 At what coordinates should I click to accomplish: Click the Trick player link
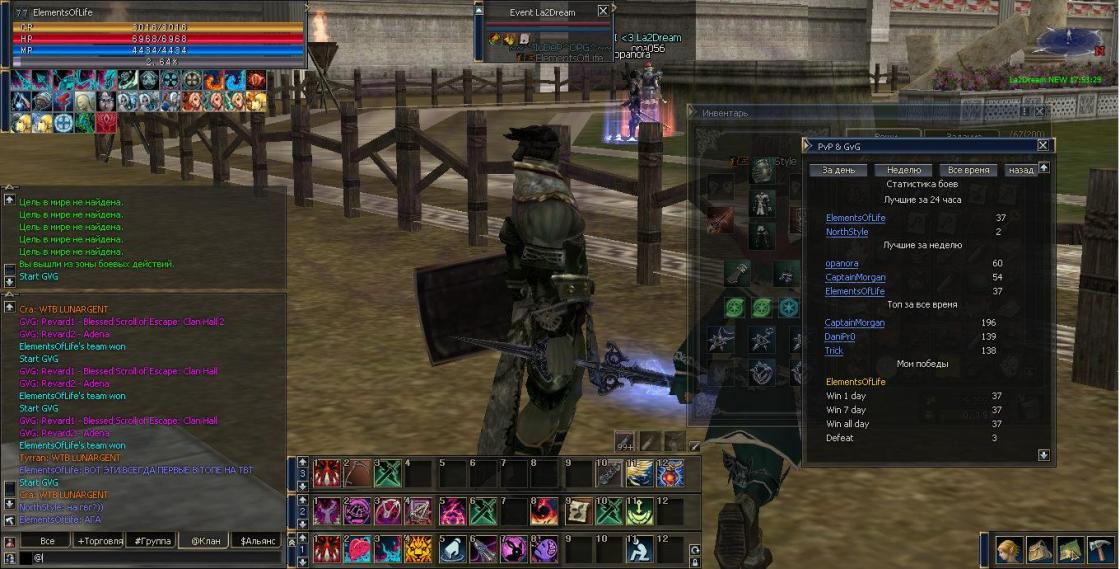(x=834, y=351)
